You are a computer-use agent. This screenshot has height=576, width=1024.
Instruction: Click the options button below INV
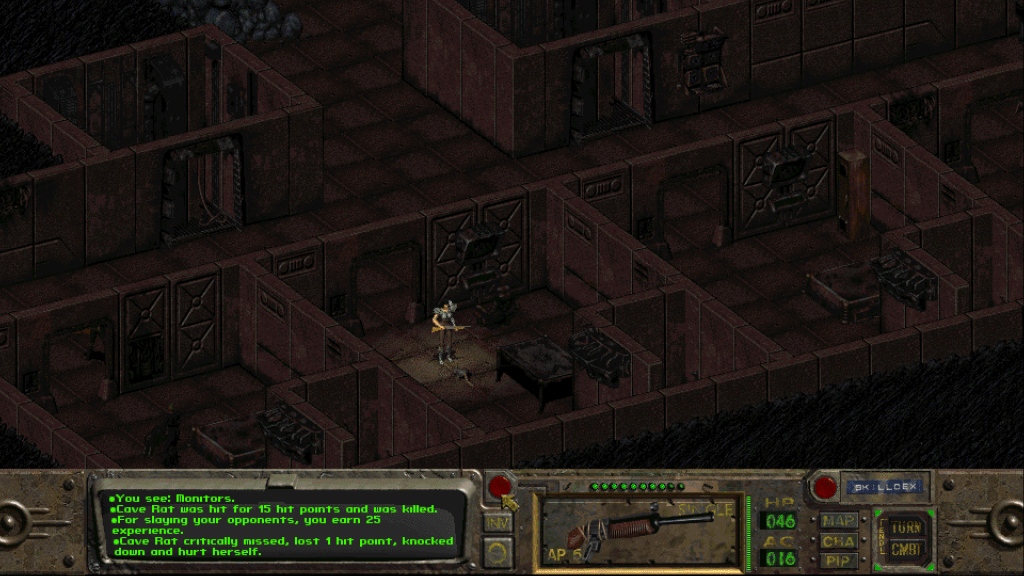[497, 549]
